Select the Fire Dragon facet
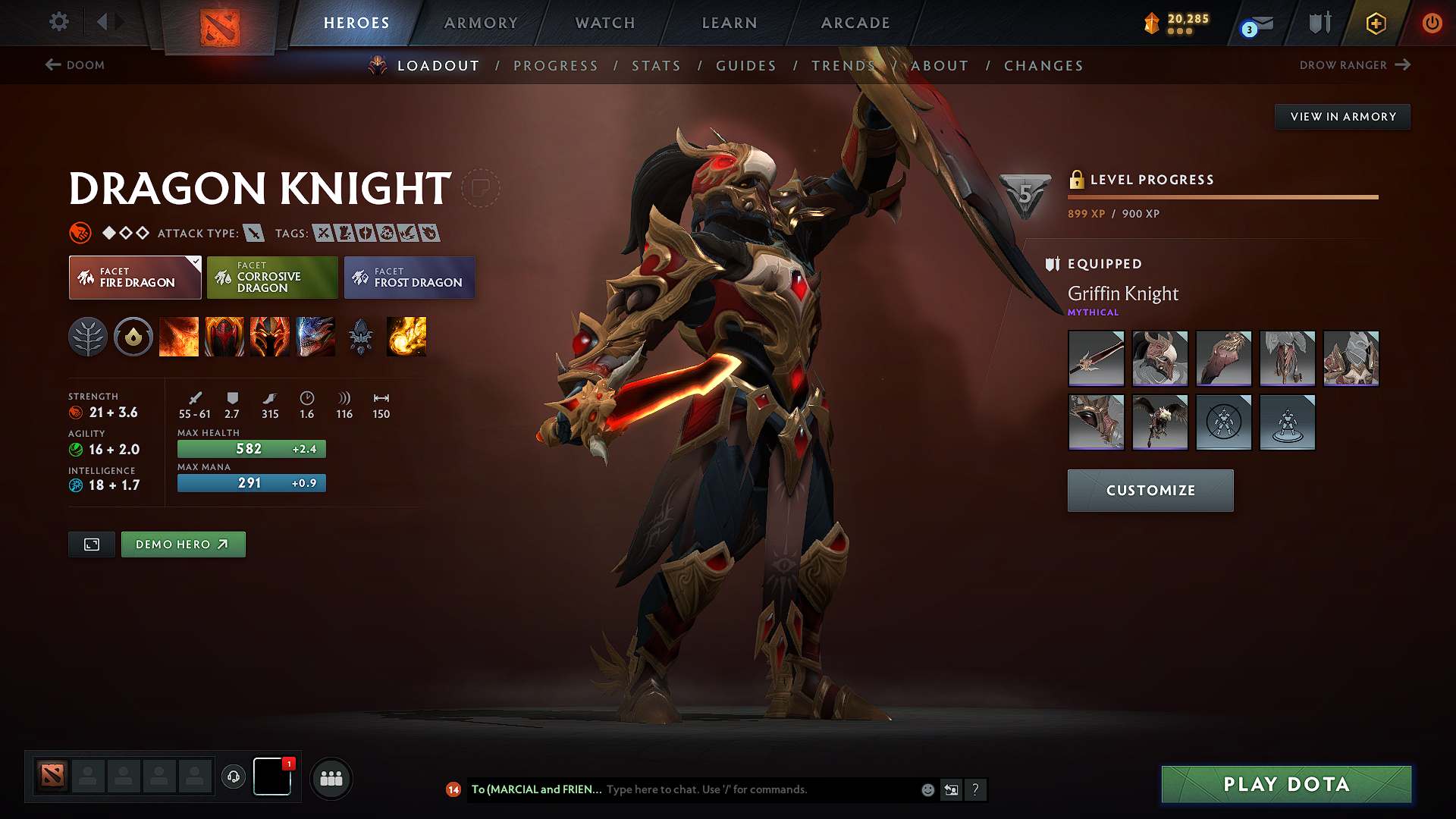This screenshot has width=1456, height=819. 134,278
